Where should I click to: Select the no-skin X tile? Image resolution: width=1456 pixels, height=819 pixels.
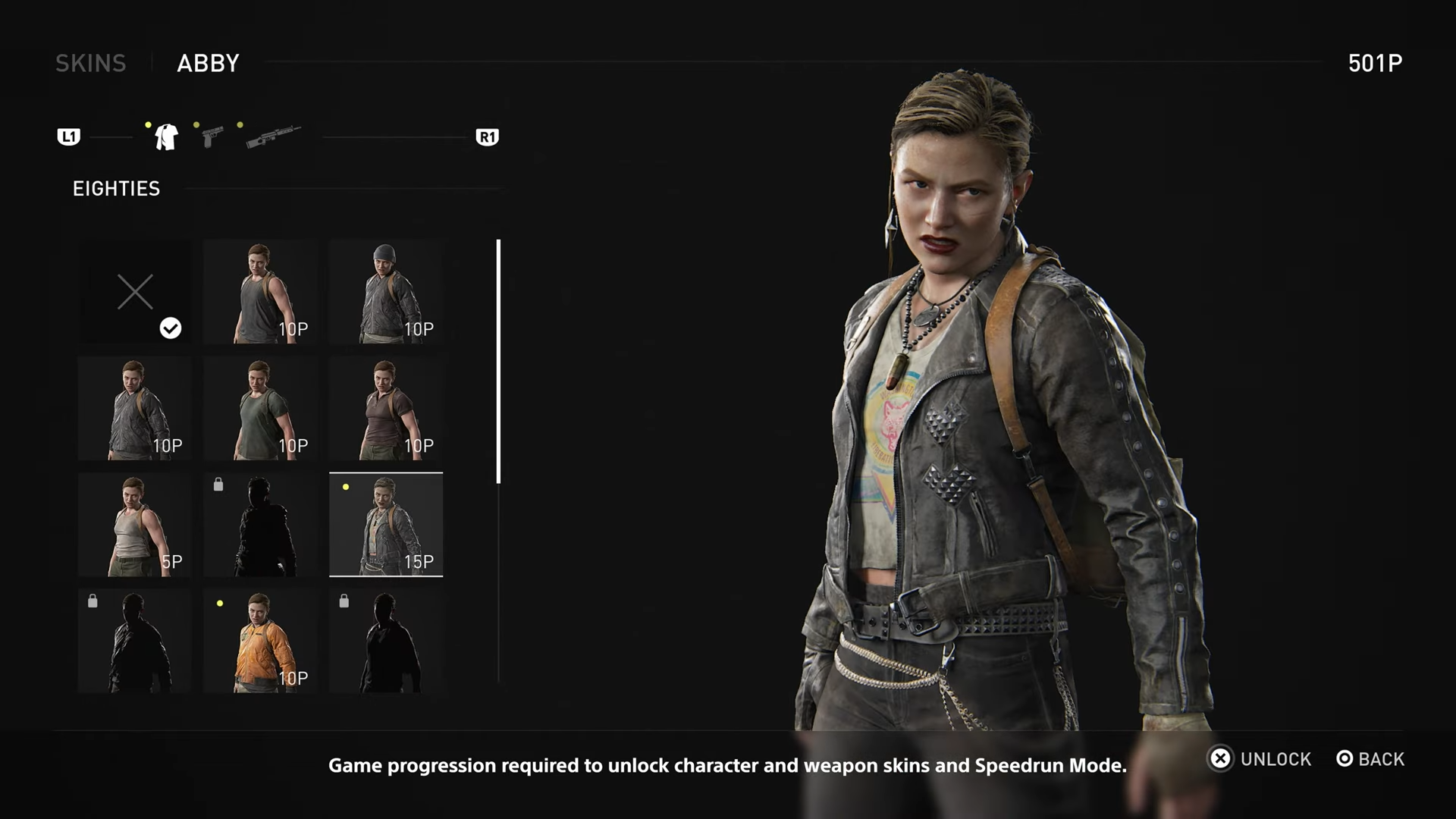135,292
